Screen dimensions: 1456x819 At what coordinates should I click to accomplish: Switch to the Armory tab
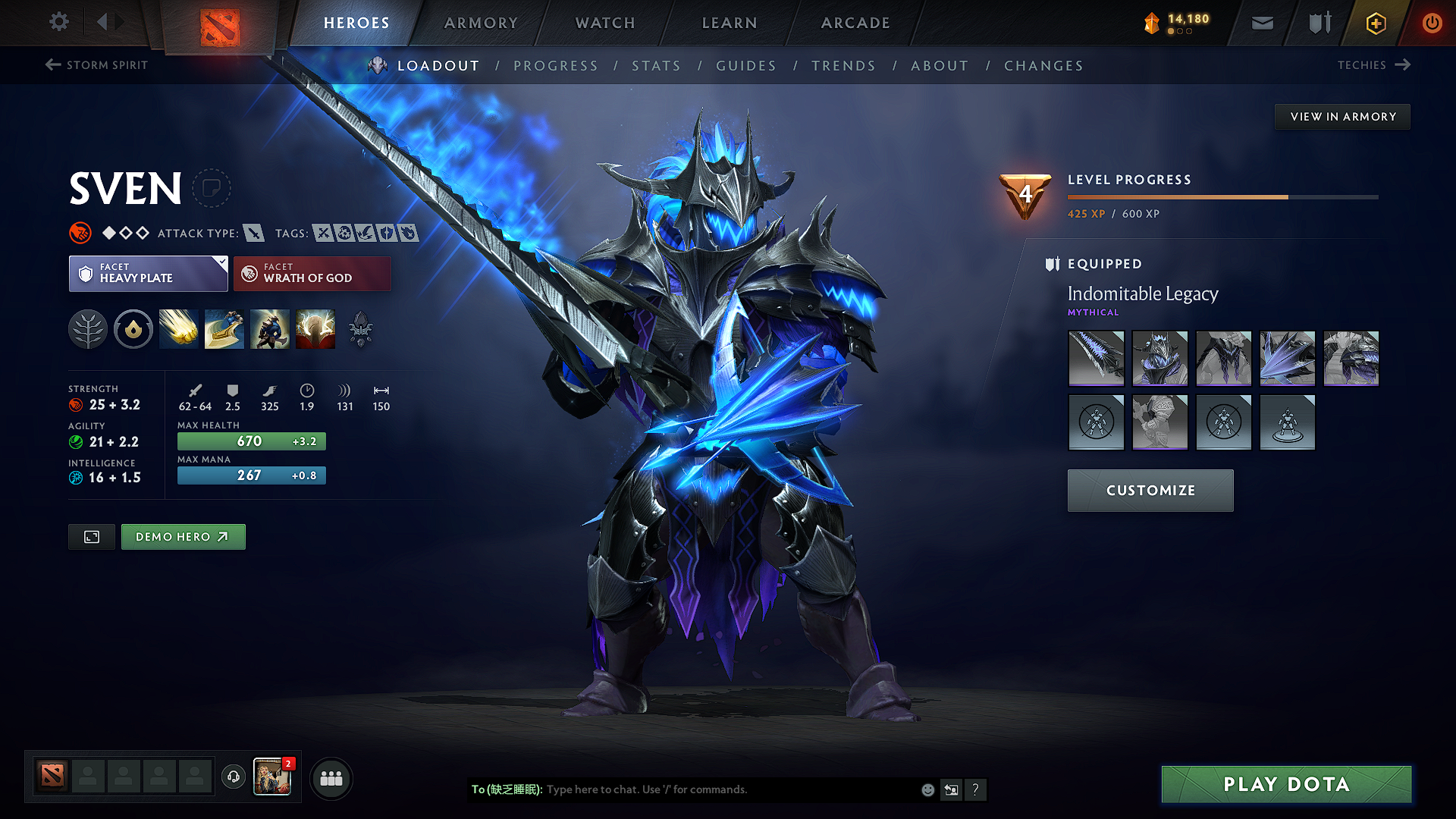coord(481,23)
